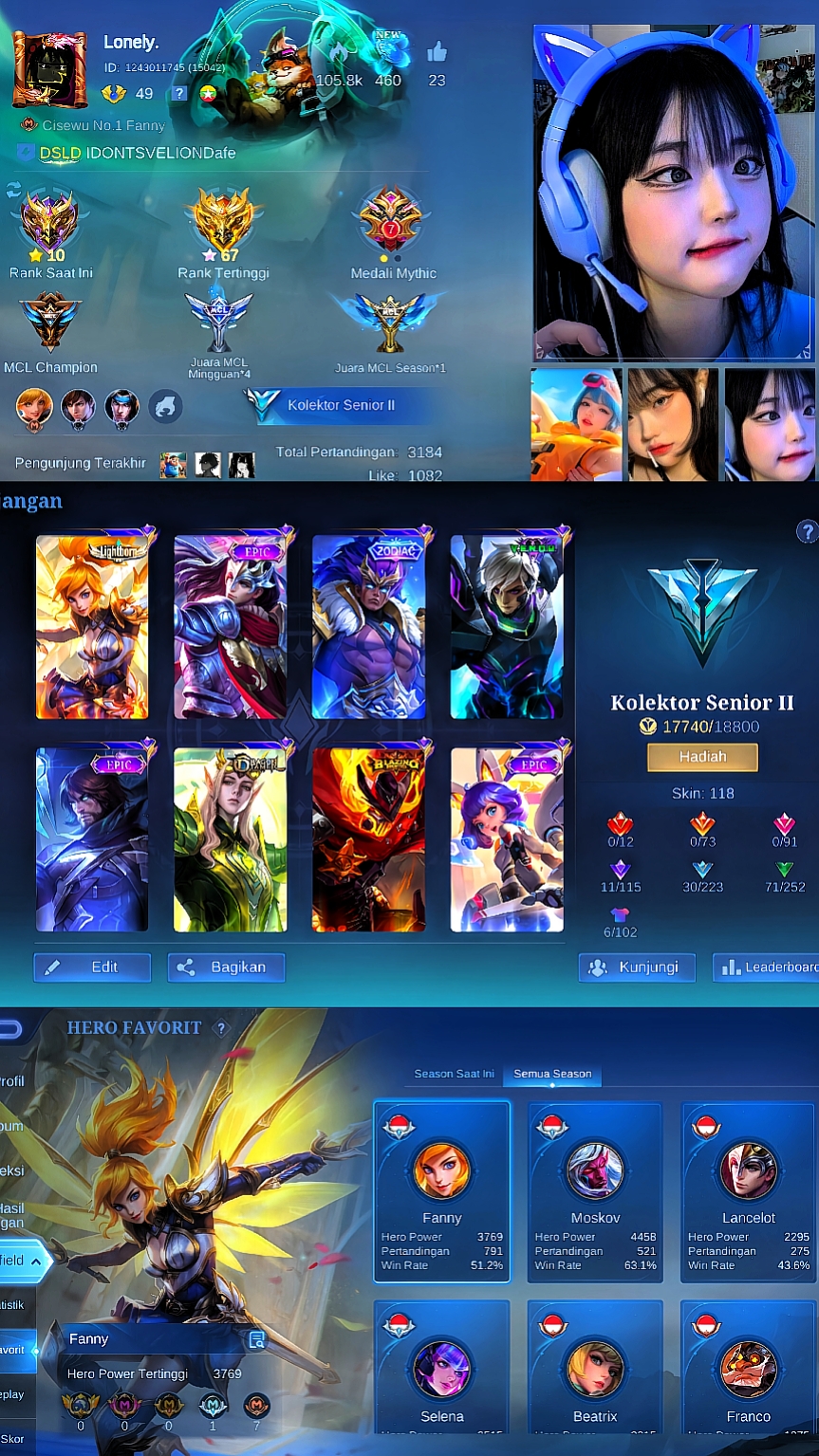Share the collection with Bagikan
The image size is (819, 1456).
226,968
